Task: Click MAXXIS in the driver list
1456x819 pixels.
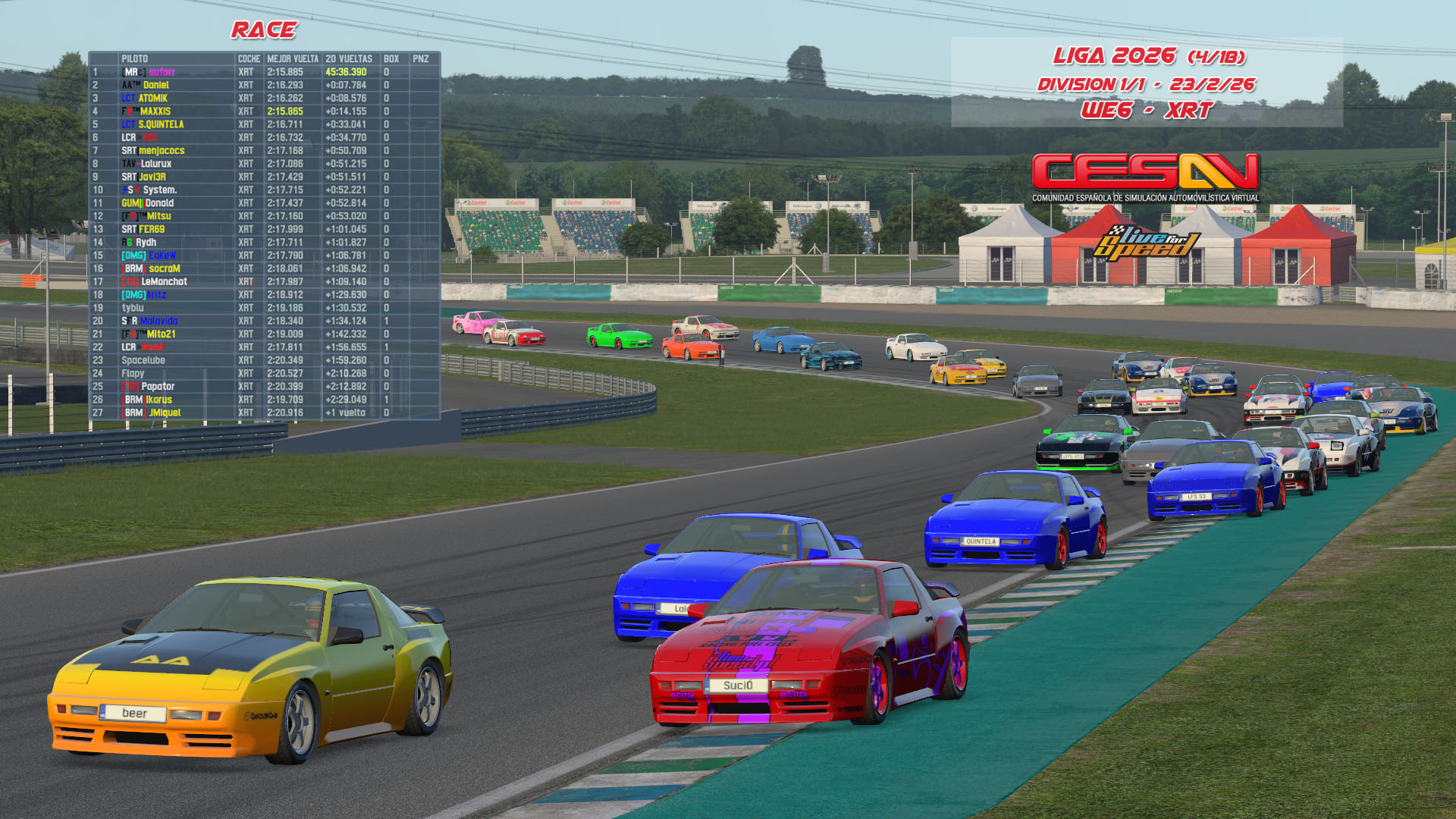Action: point(155,111)
